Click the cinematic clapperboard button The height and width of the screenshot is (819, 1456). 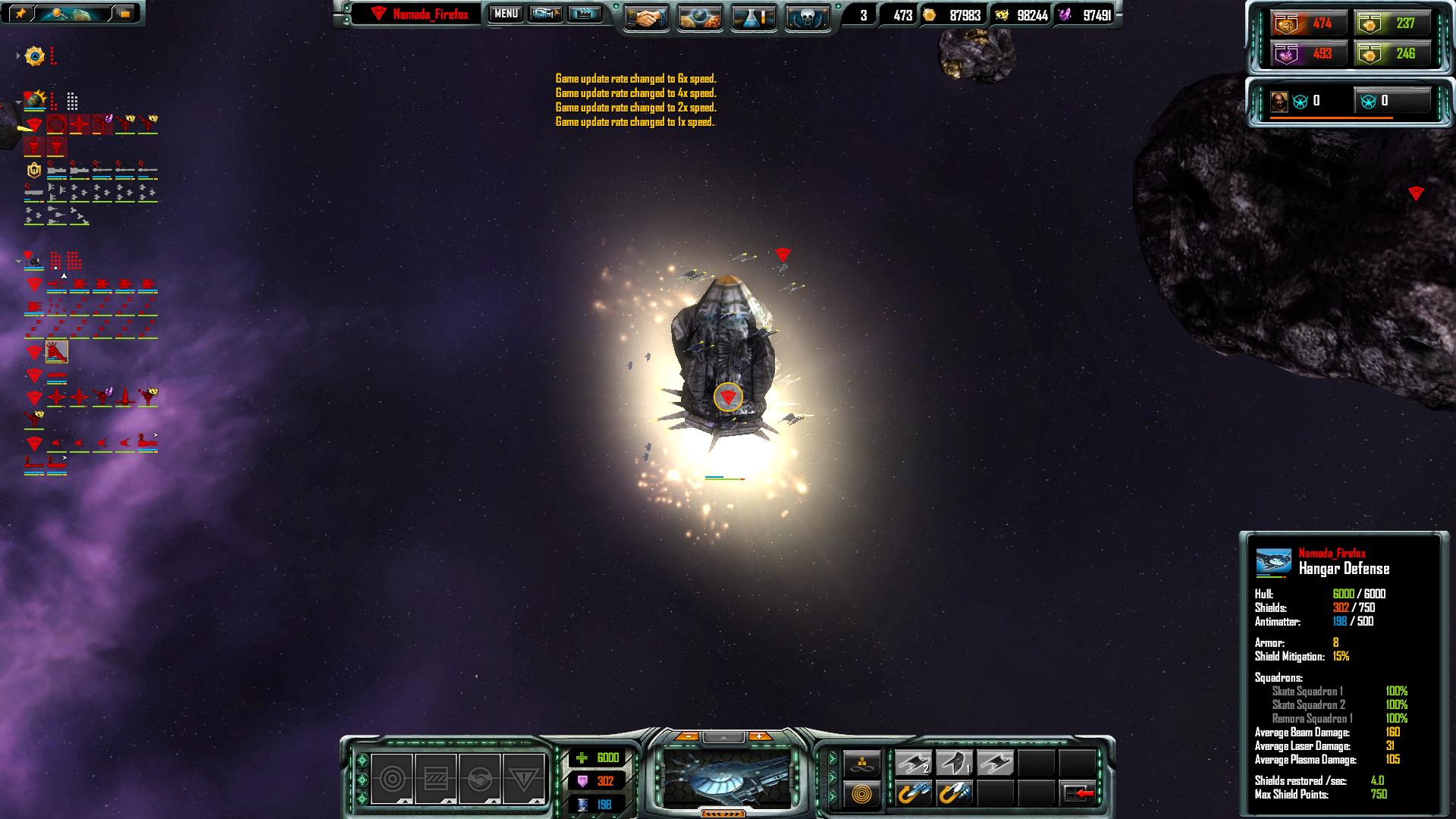click(584, 14)
